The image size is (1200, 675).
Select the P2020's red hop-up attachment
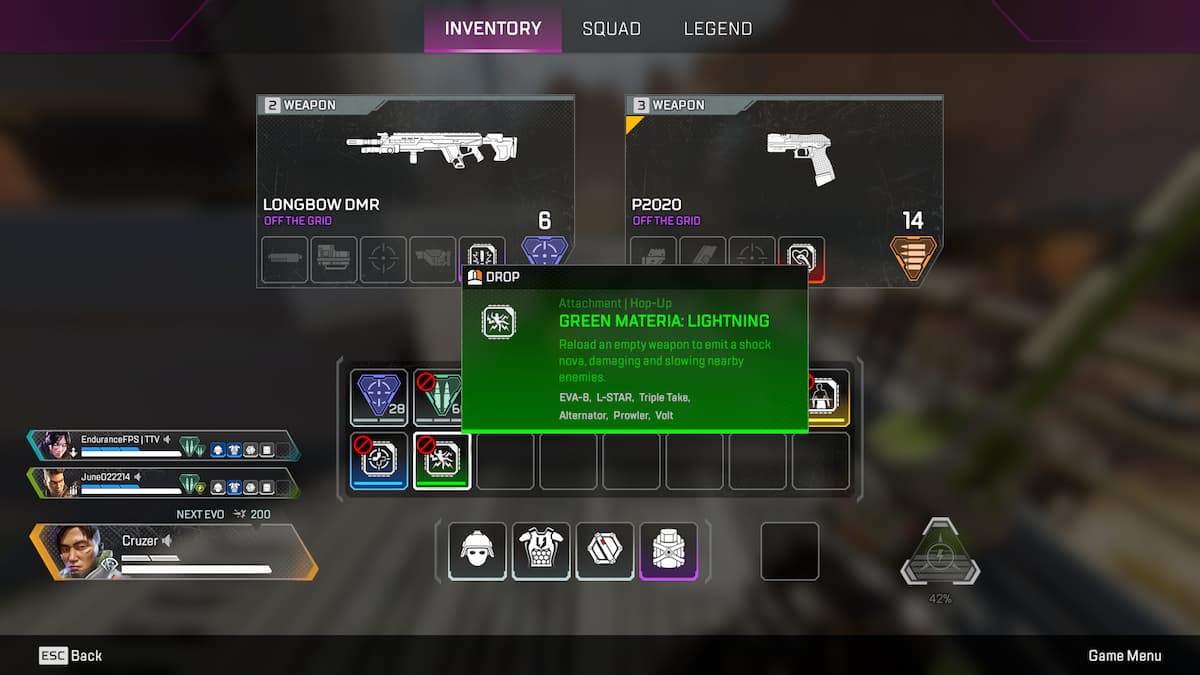801,259
